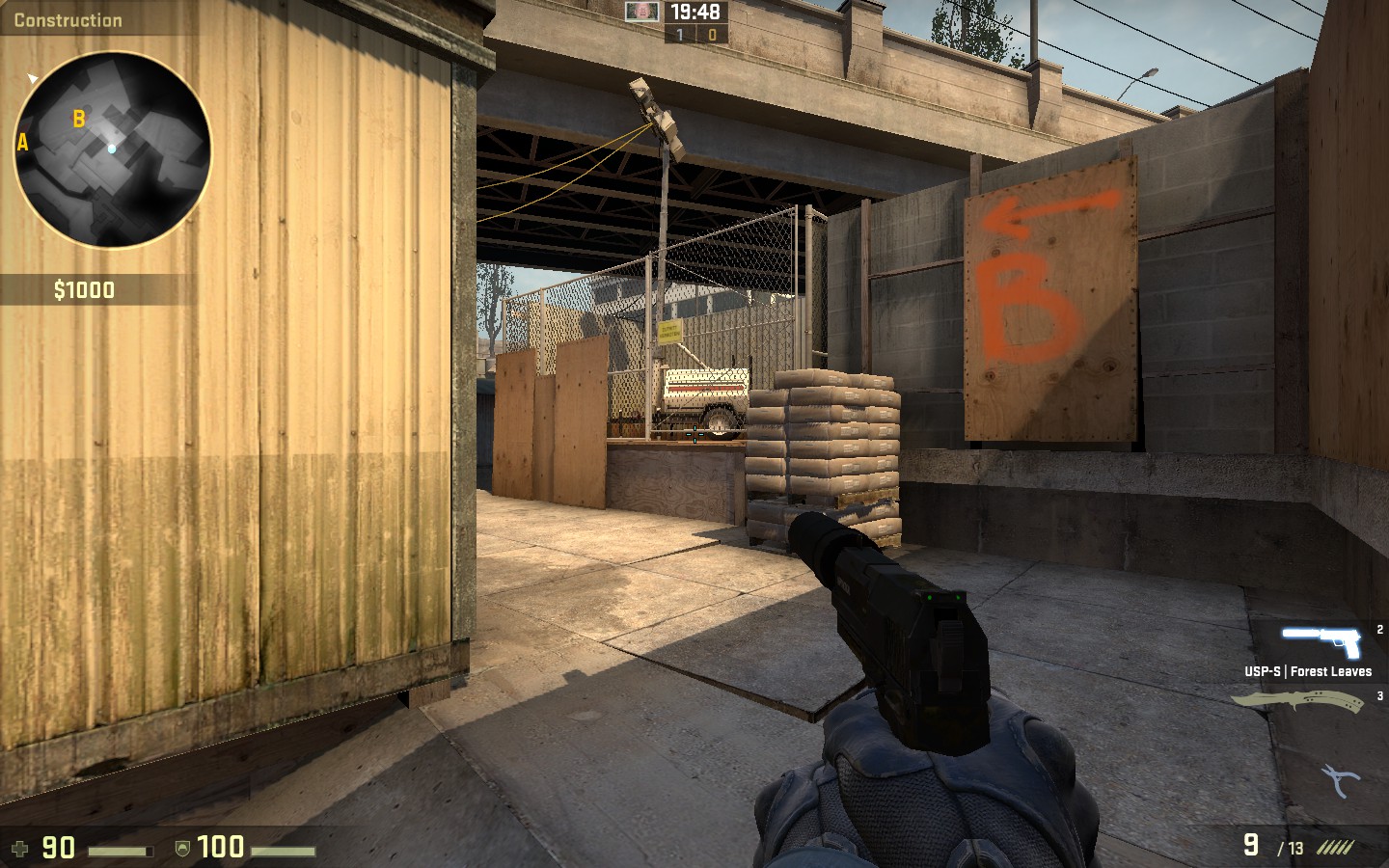Select the CT score showing 1
Image resolution: width=1389 pixels, height=868 pixels.
pos(679,35)
